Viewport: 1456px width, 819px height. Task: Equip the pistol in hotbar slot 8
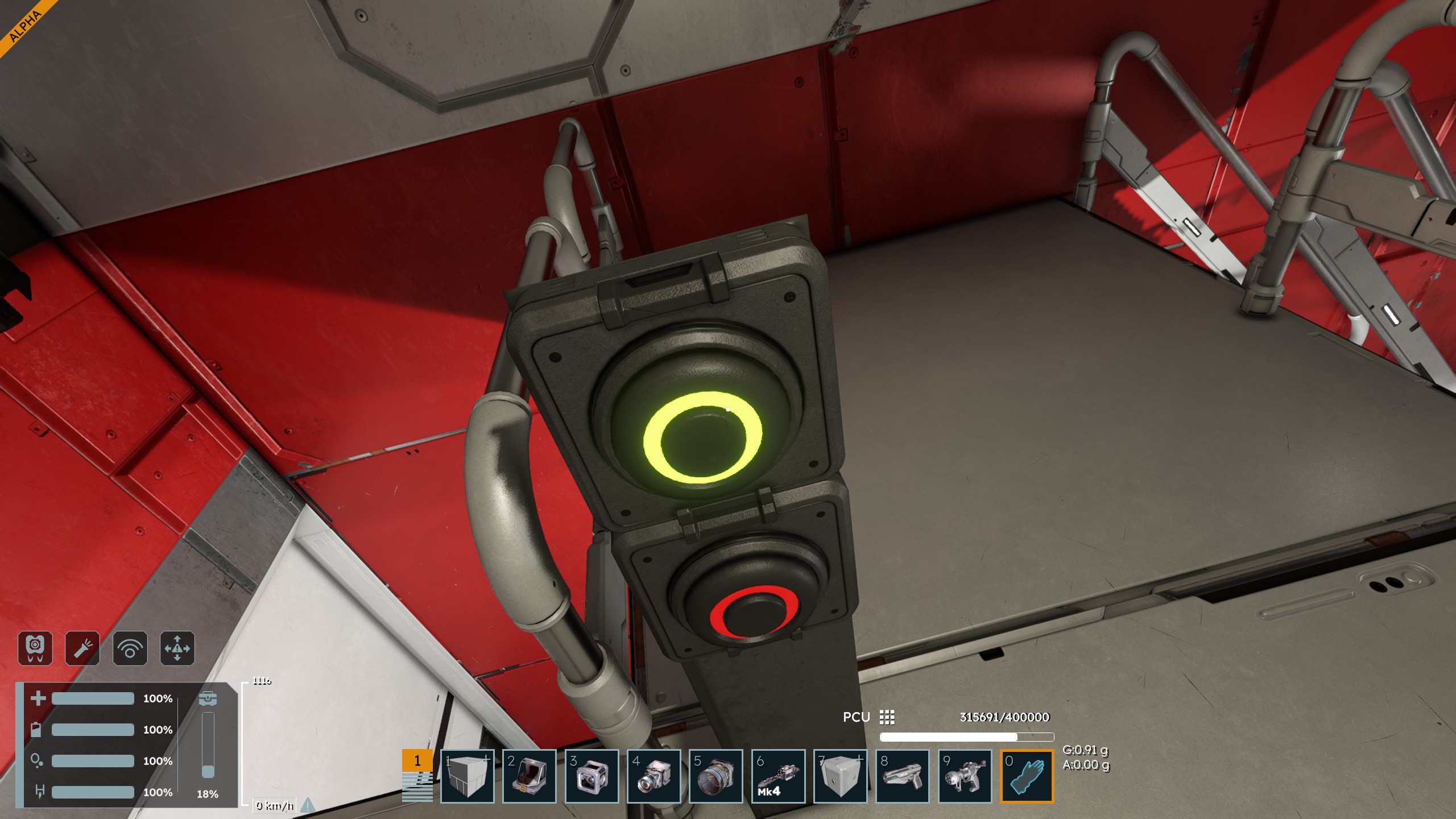pyautogui.click(x=902, y=776)
